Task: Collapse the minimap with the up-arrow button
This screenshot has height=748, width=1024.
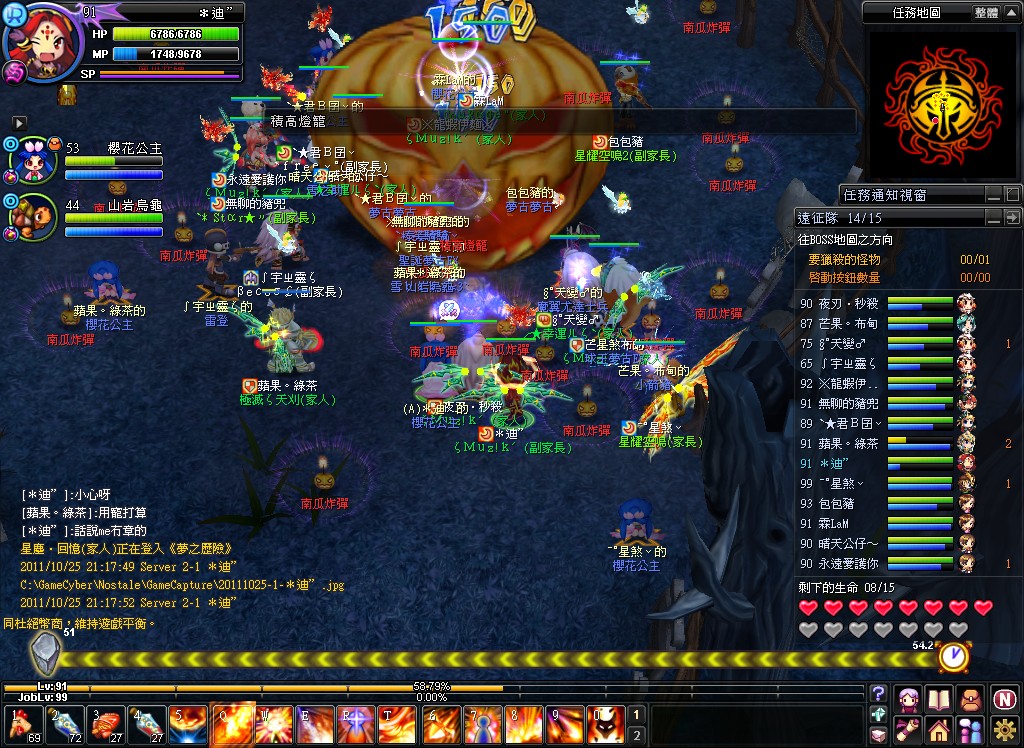Action: pos(1012,13)
